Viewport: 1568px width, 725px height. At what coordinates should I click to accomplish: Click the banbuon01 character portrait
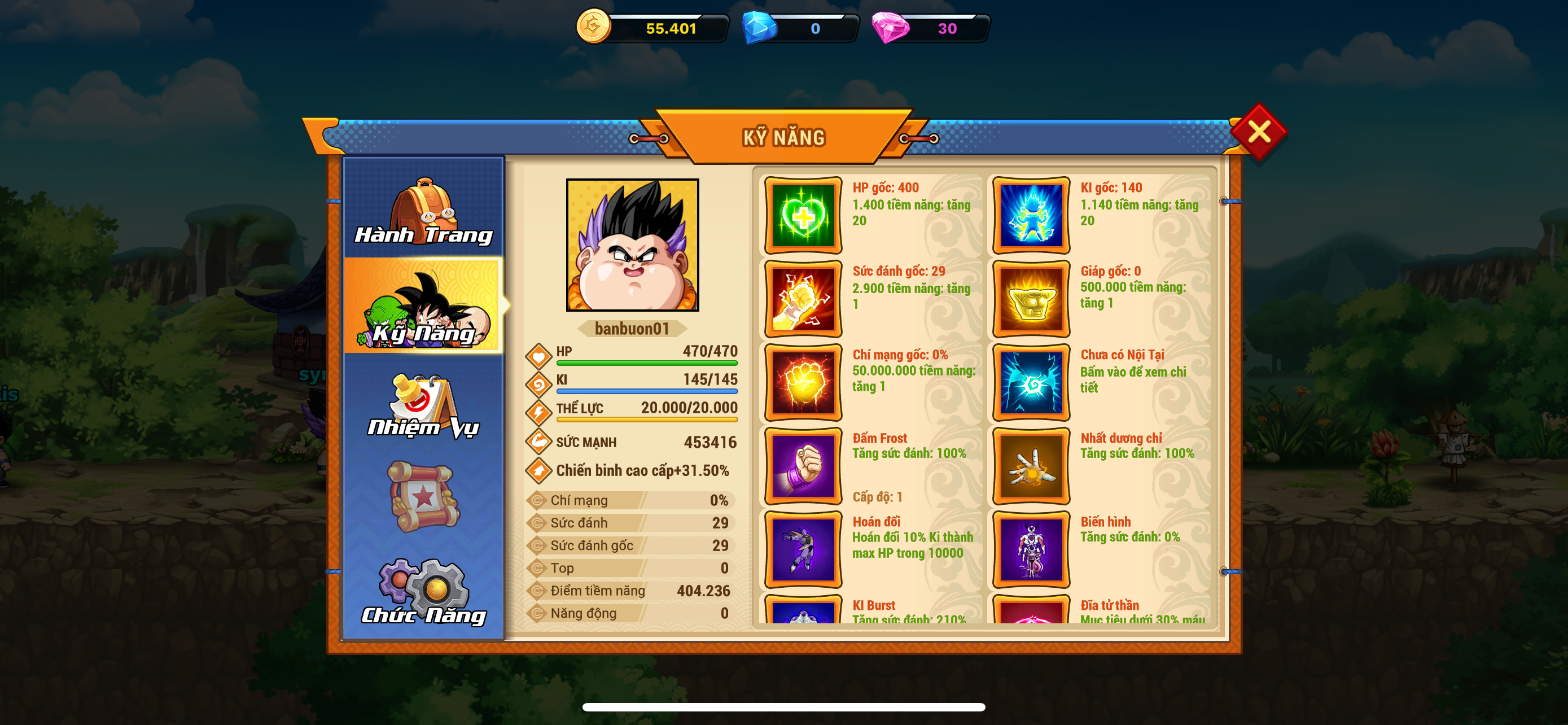[x=632, y=244]
